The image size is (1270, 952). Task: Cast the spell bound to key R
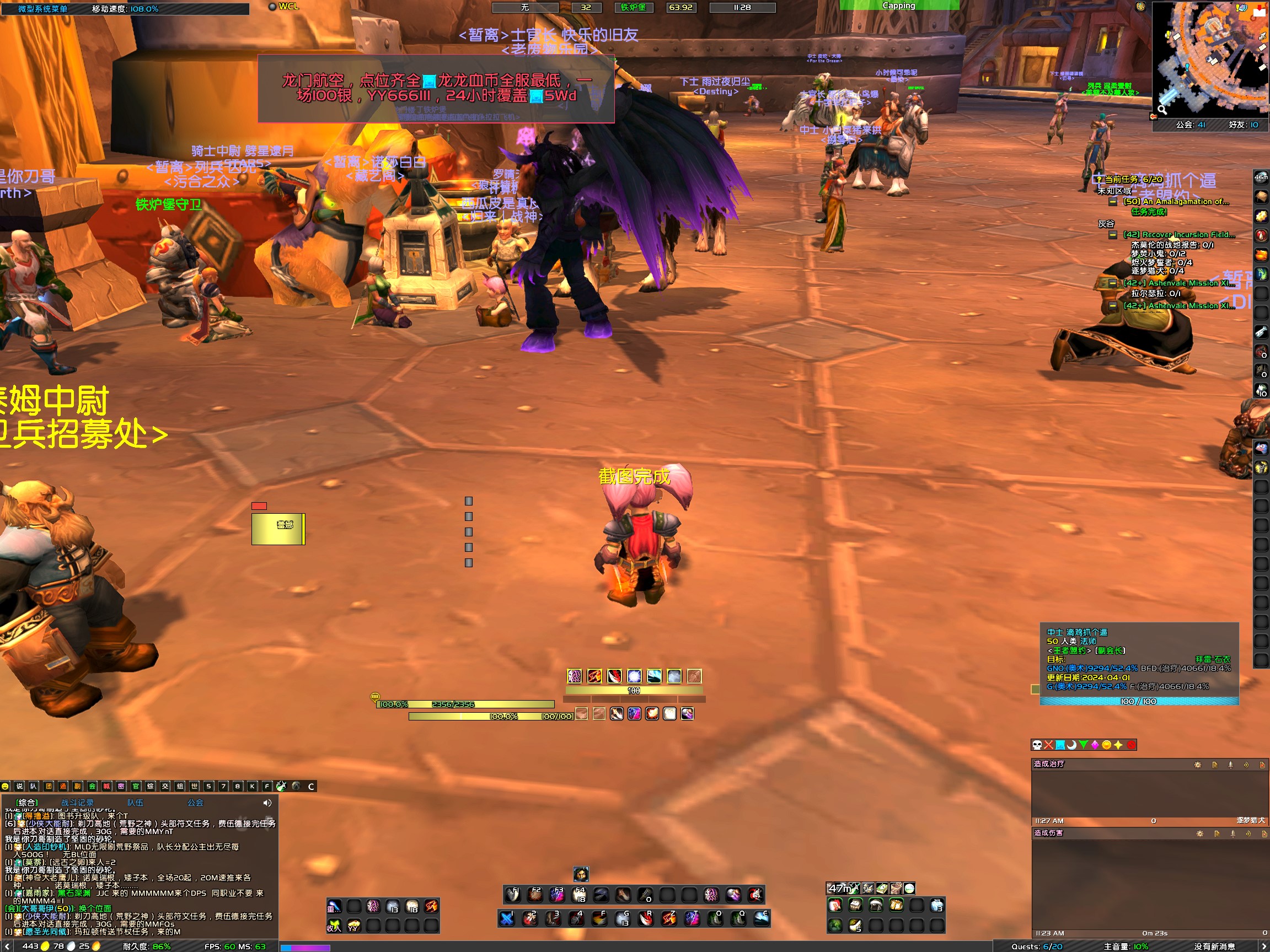point(646,919)
